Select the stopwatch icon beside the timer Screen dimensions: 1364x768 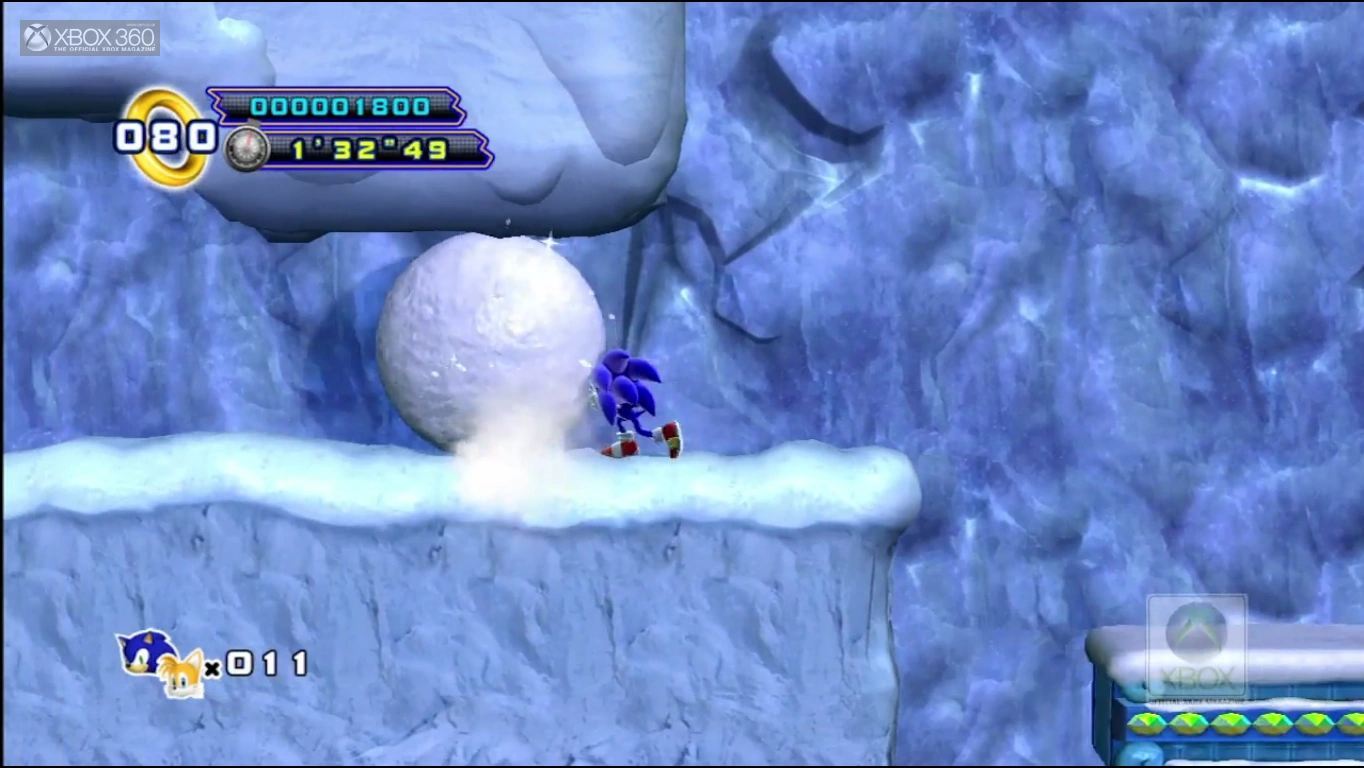tap(246, 149)
